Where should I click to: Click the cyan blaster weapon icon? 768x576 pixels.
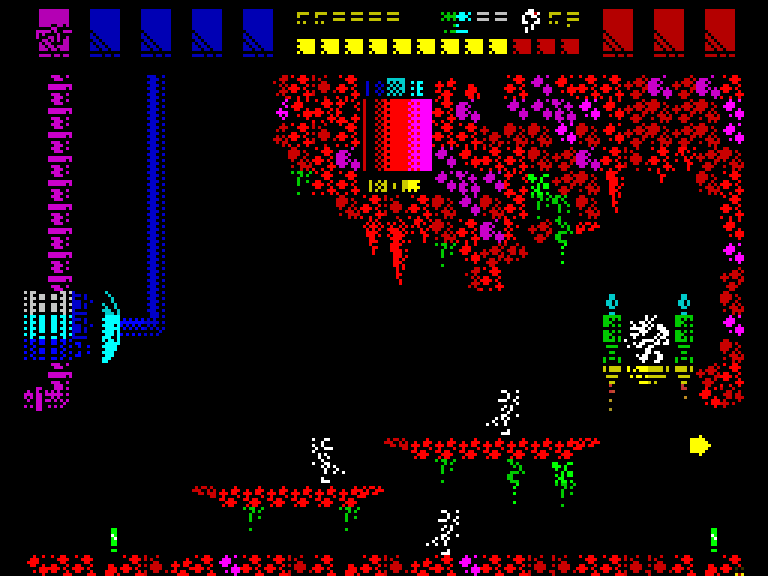(x=457, y=20)
